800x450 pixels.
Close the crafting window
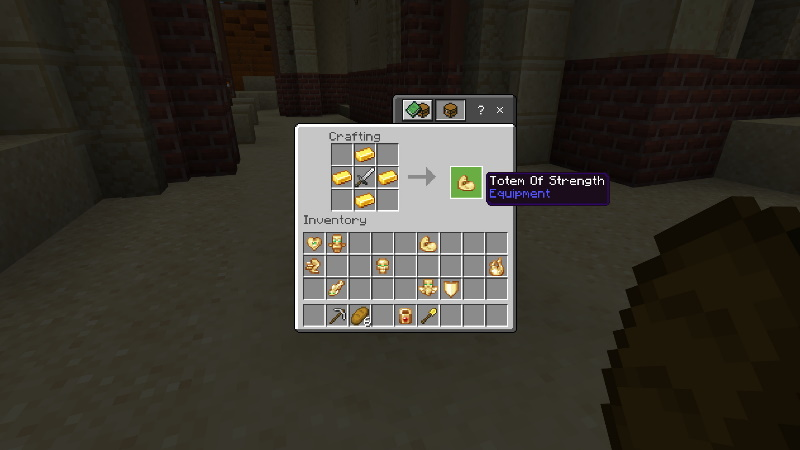(x=500, y=110)
